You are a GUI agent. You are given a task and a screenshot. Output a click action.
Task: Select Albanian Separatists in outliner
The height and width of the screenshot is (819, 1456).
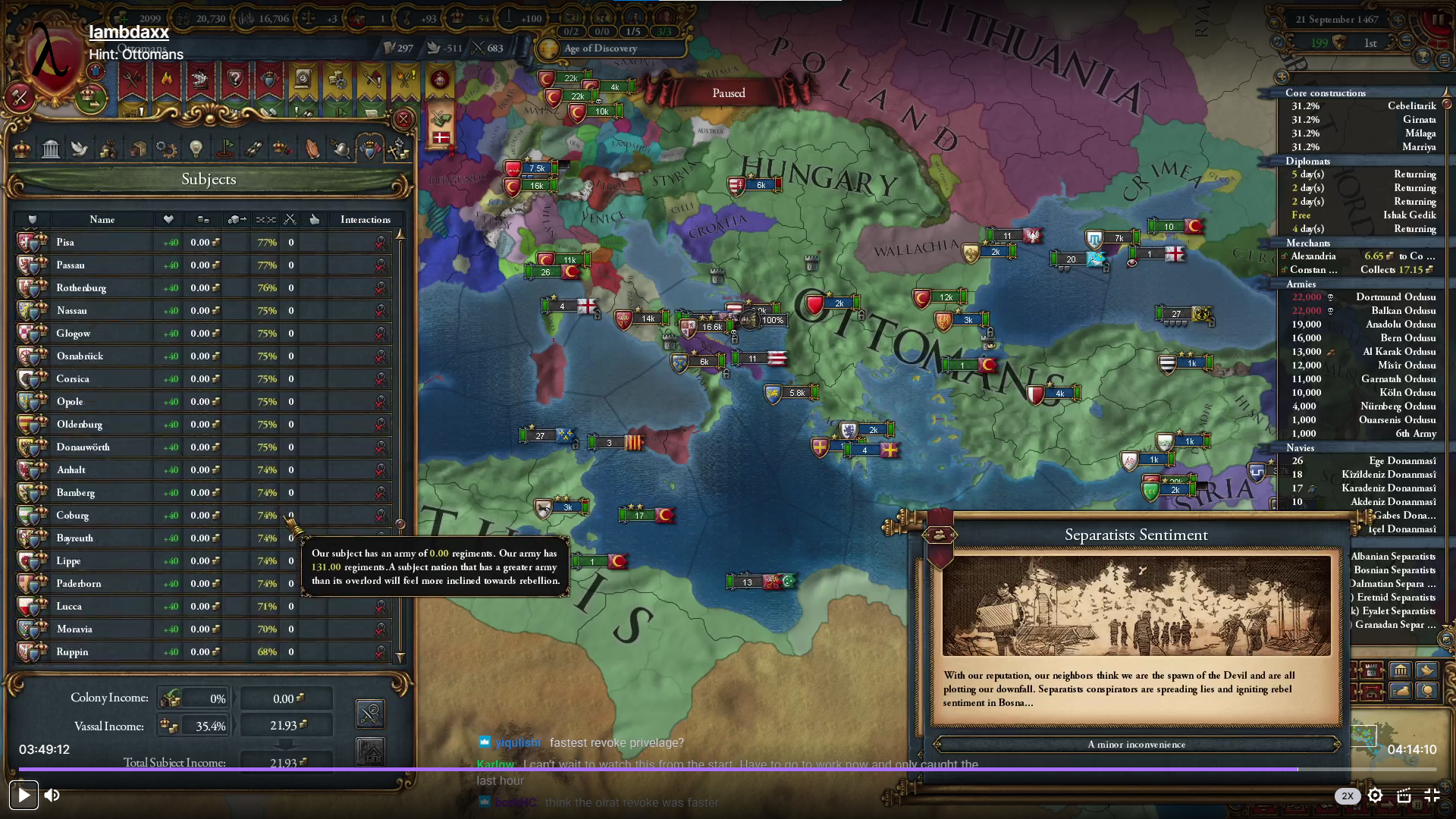click(x=1393, y=557)
